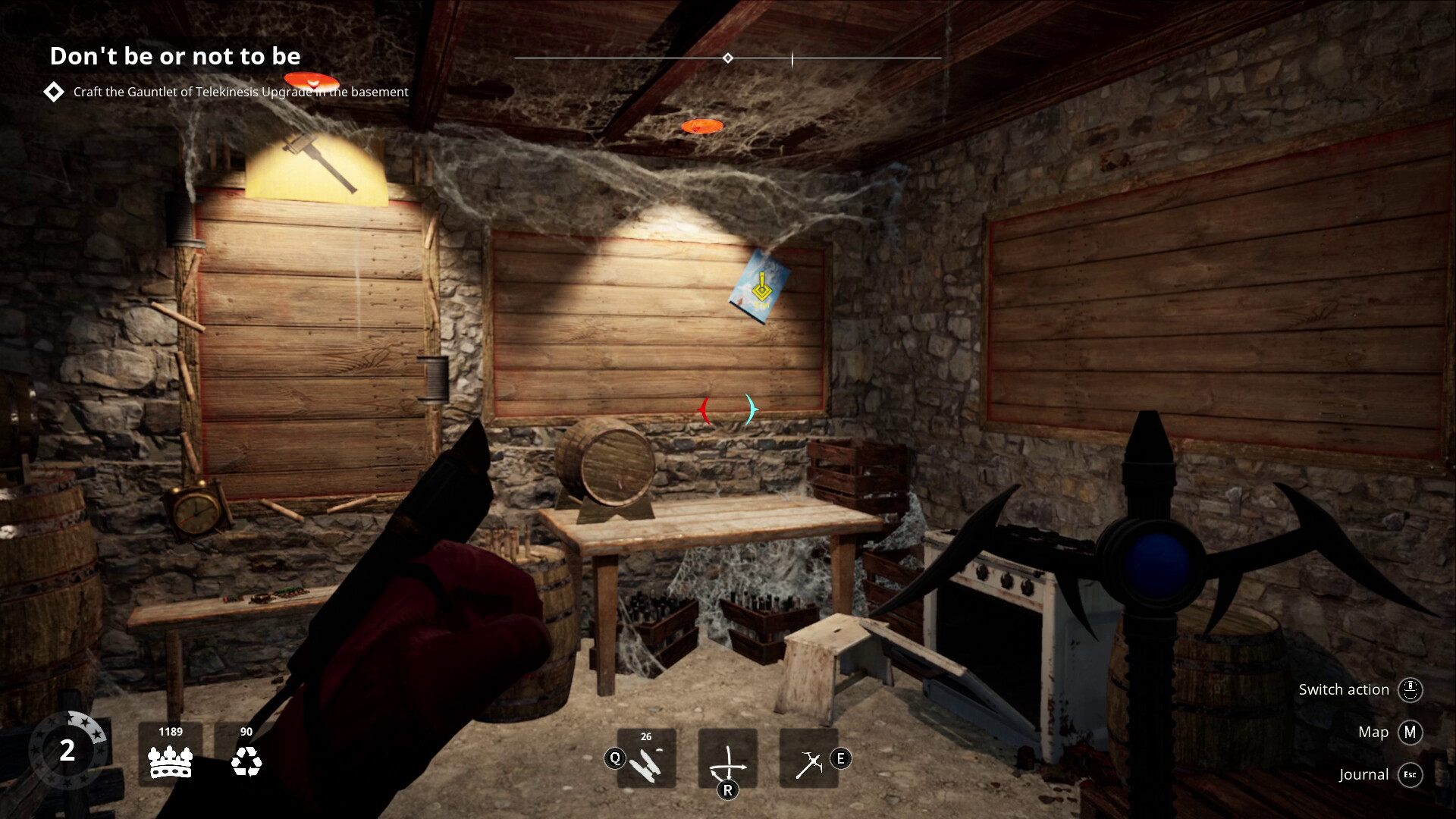The height and width of the screenshot is (819, 1456).
Task: Toggle the quest objective diamond marker
Action: (53, 92)
